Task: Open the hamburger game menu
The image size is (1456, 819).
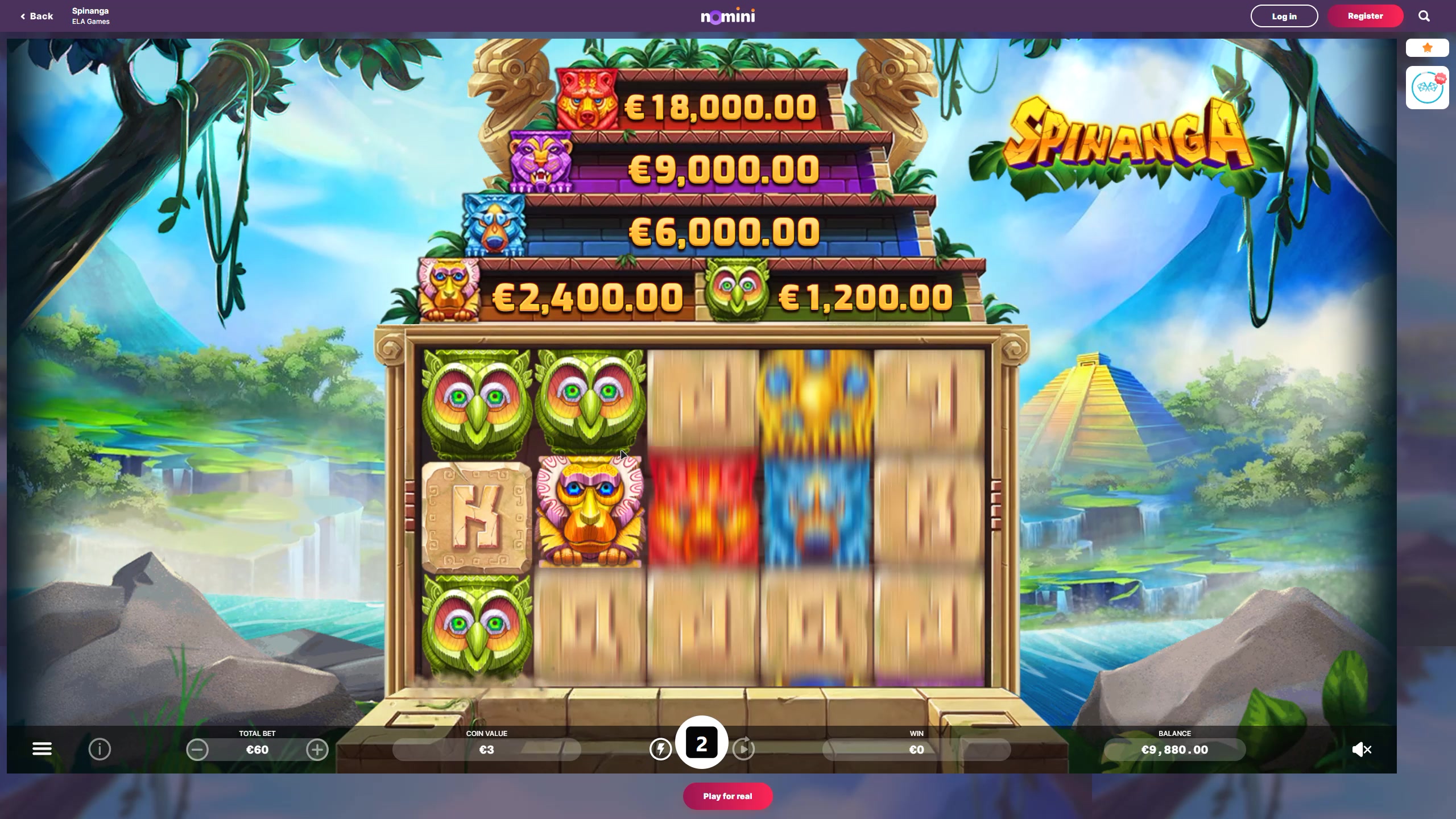Action: click(42, 749)
